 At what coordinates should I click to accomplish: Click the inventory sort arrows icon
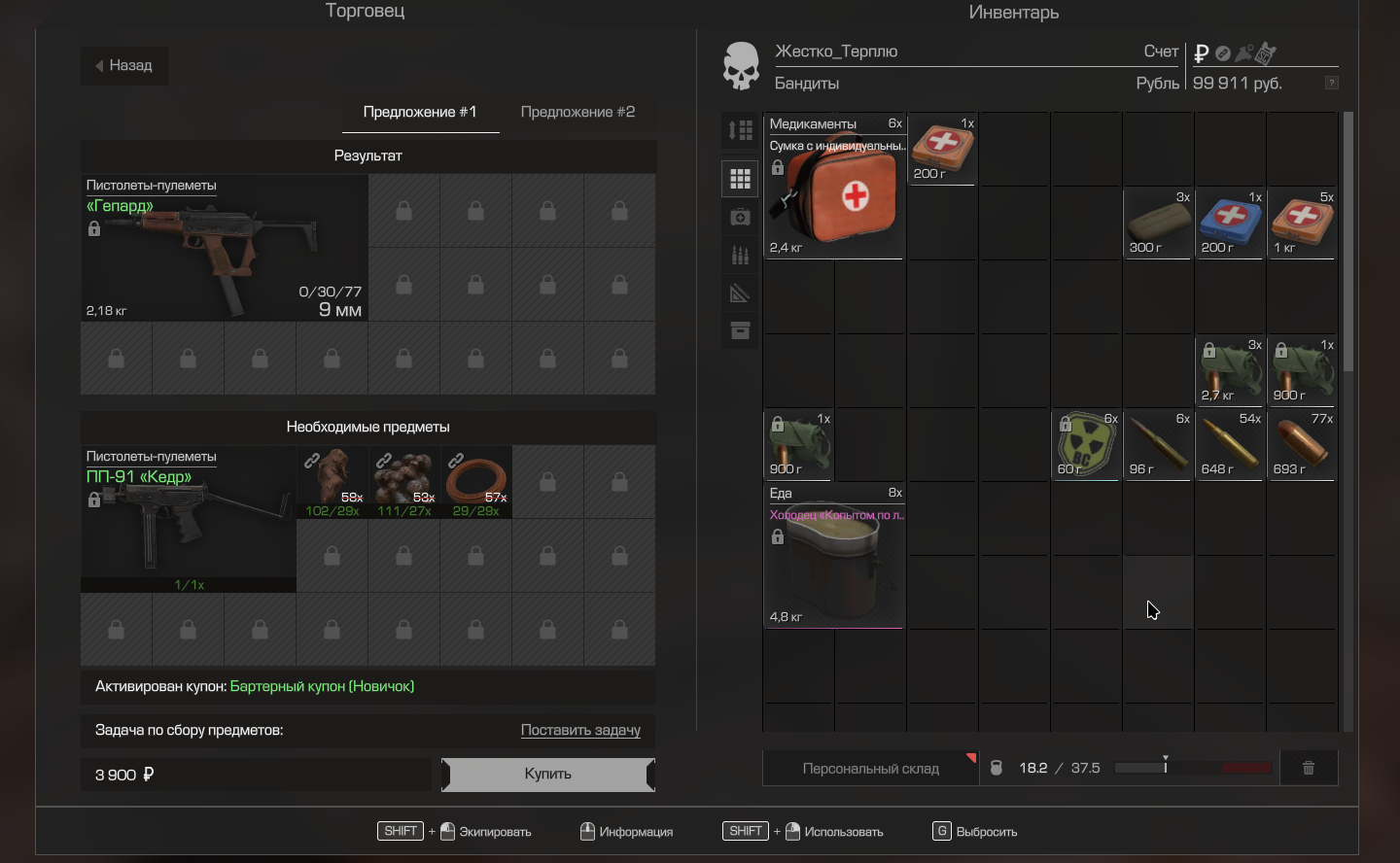pyautogui.click(x=740, y=130)
